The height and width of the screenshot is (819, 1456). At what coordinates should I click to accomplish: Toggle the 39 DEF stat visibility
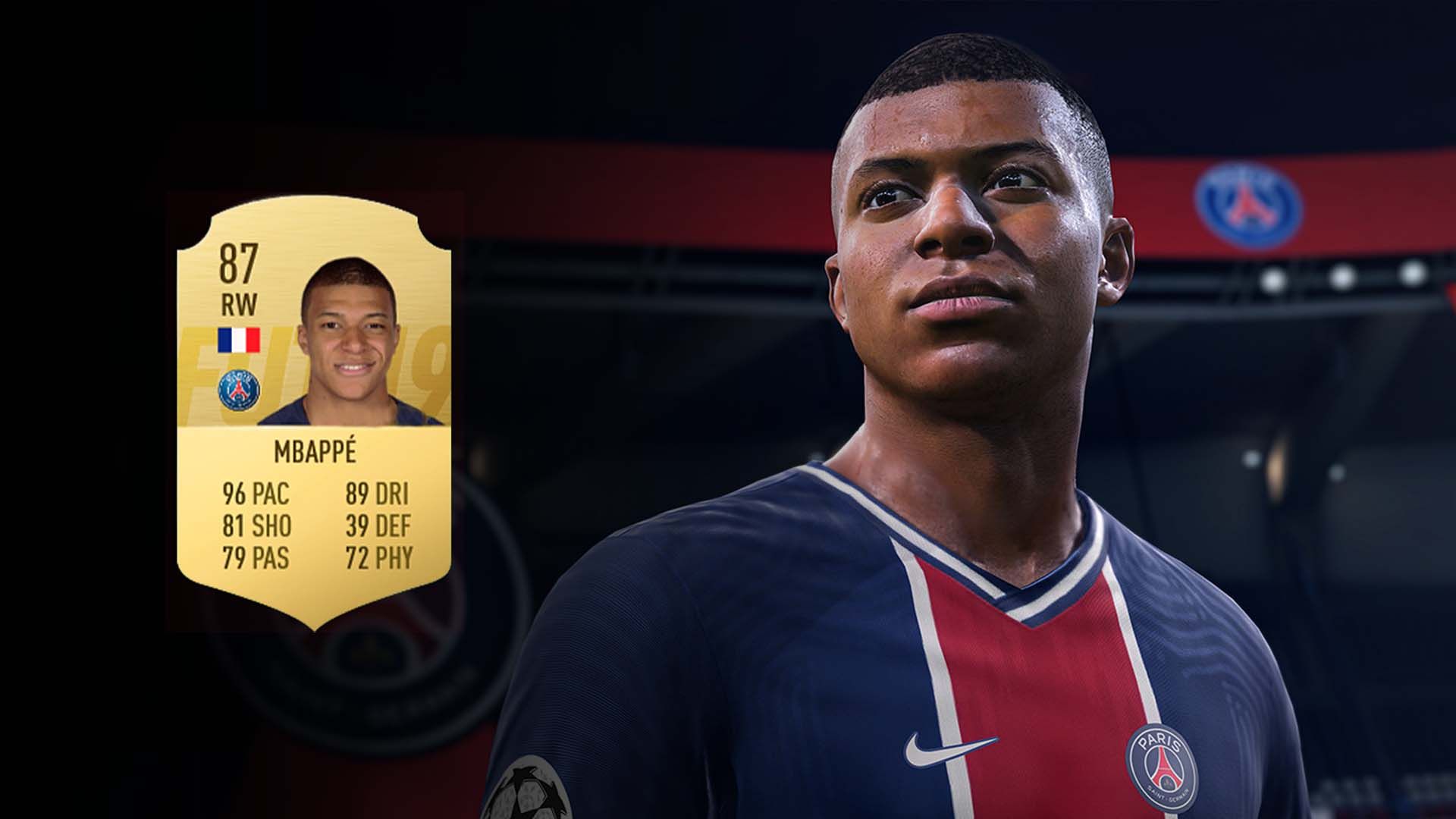pyautogui.click(x=379, y=524)
